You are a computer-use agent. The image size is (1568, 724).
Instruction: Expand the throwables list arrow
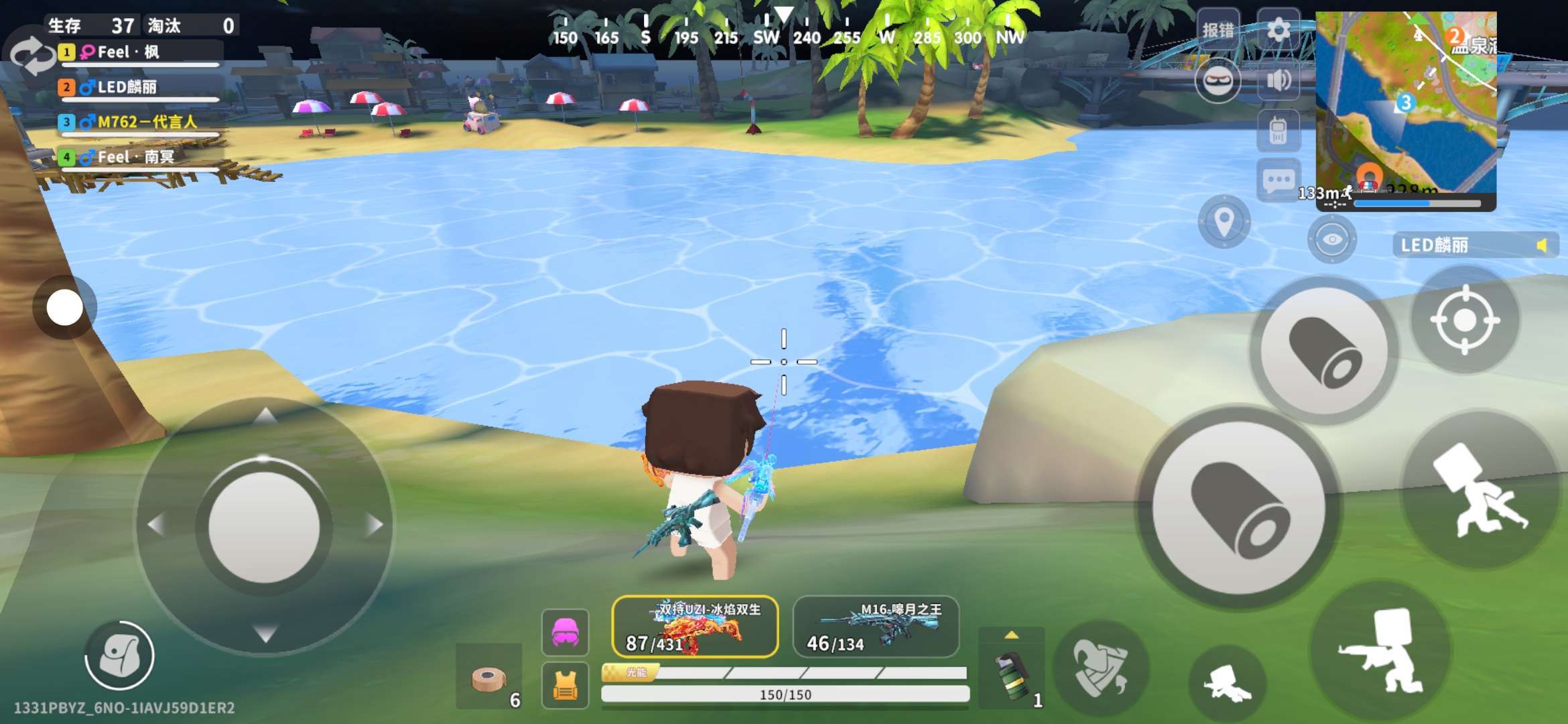[1011, 635]
